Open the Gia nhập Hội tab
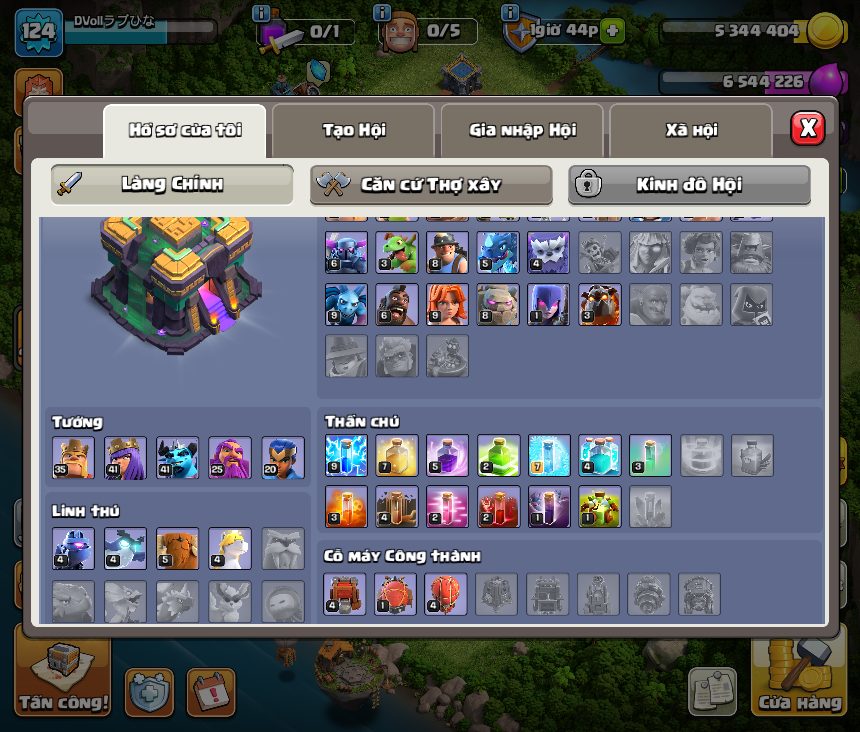Viewport: 860px width, 732px height. [521, 130]
